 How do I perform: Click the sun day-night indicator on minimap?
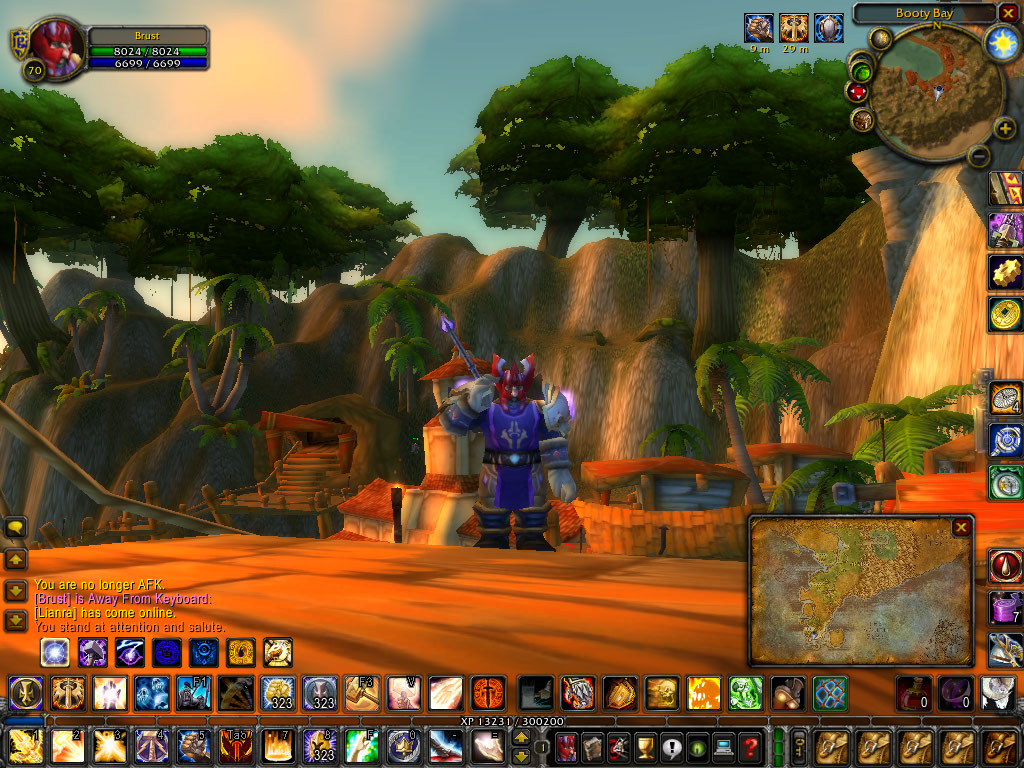1001,41
